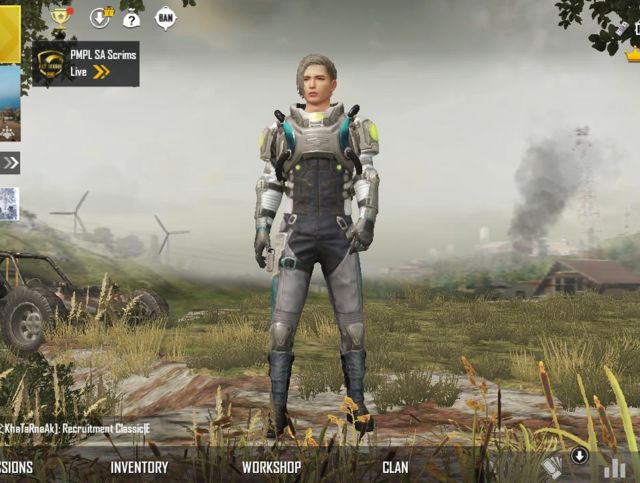Image resolution: width=640 pixels, height=483 pixels.
Task: Open the download gift icon
Action: tap(100, 17)
